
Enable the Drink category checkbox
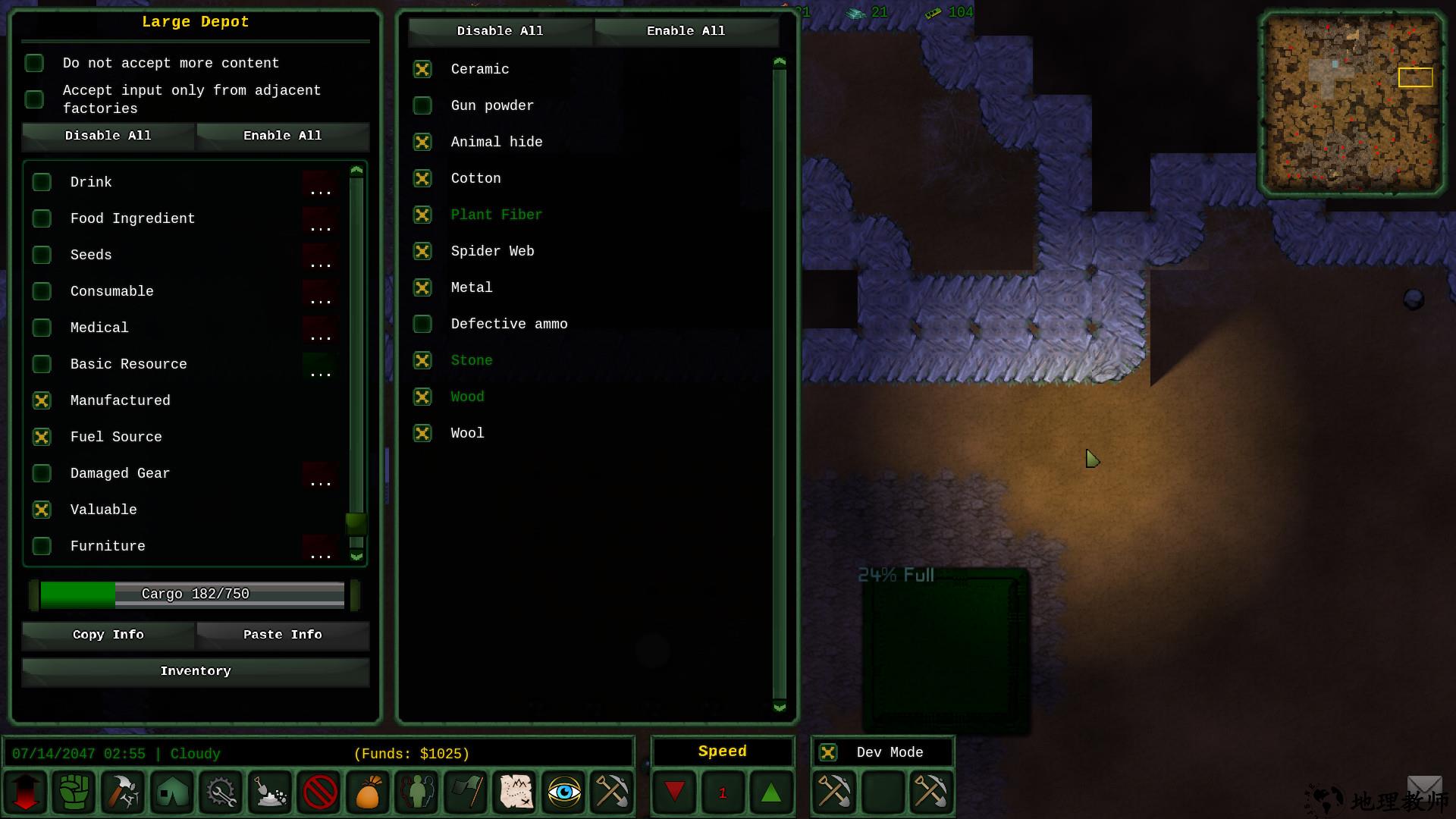(42, 182)
